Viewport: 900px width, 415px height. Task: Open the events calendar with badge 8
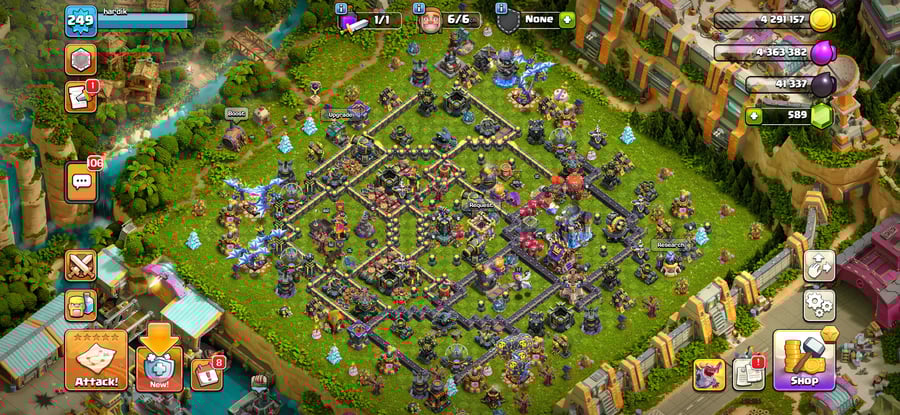206,373
